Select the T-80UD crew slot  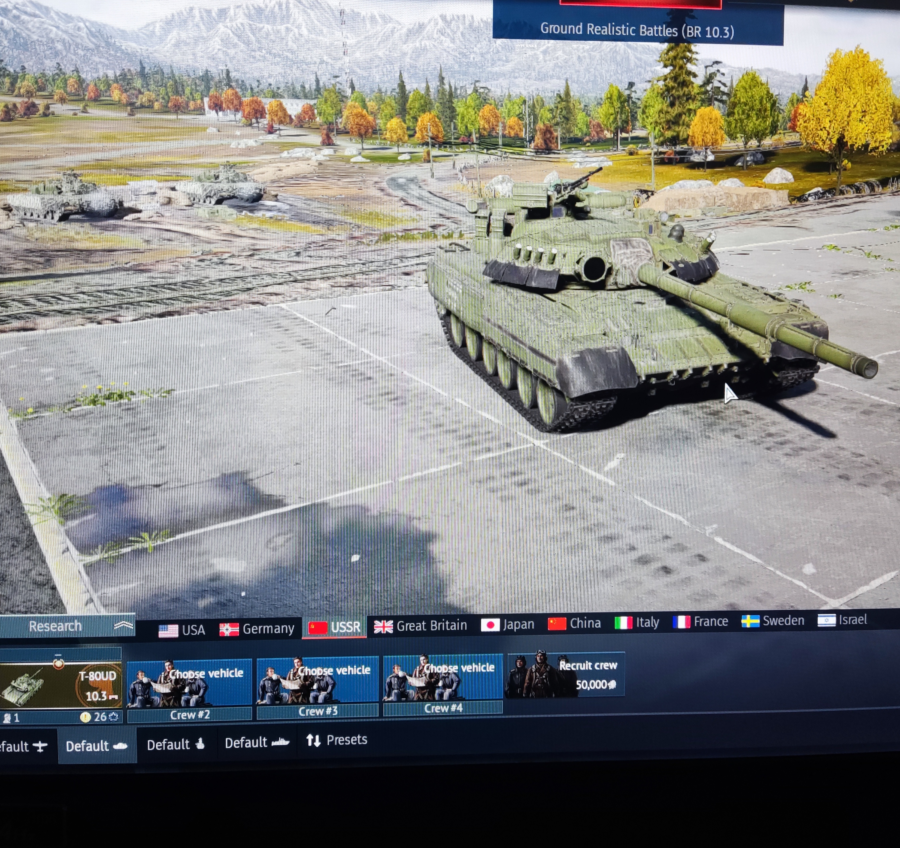pyautogui.click(x=60, y=684)
